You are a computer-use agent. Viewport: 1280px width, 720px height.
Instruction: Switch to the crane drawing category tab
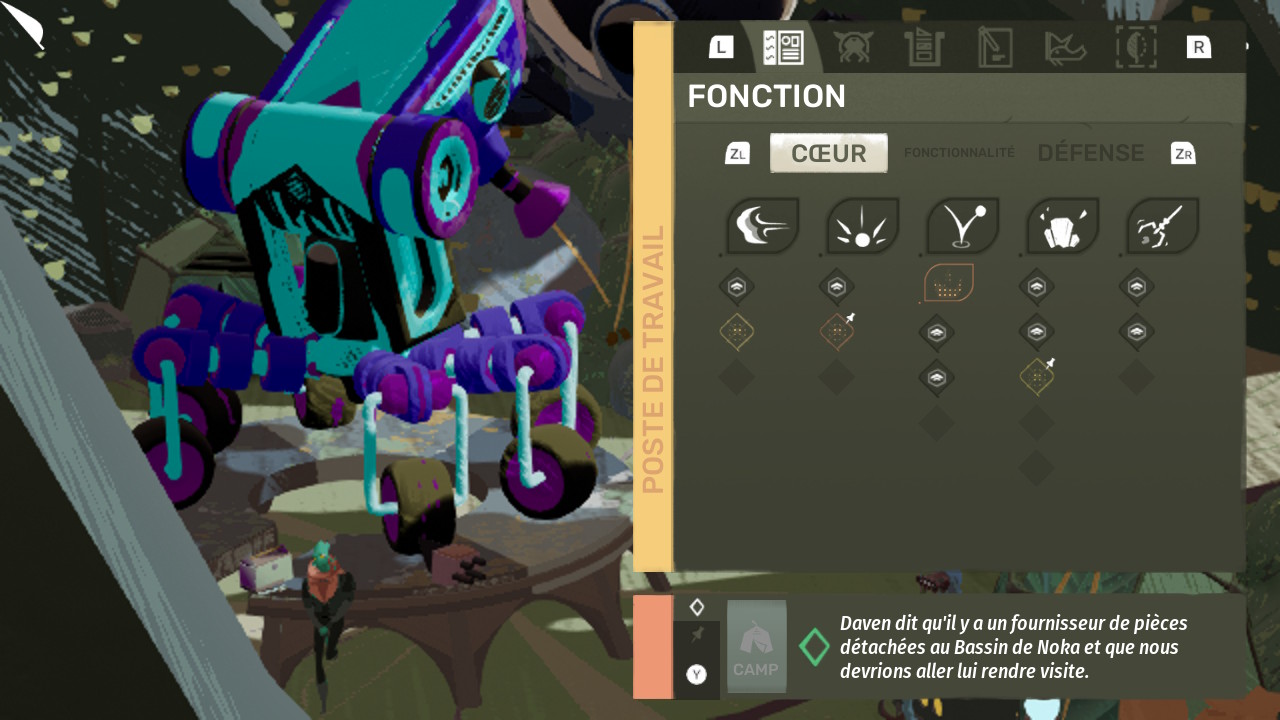click(994, 47)
